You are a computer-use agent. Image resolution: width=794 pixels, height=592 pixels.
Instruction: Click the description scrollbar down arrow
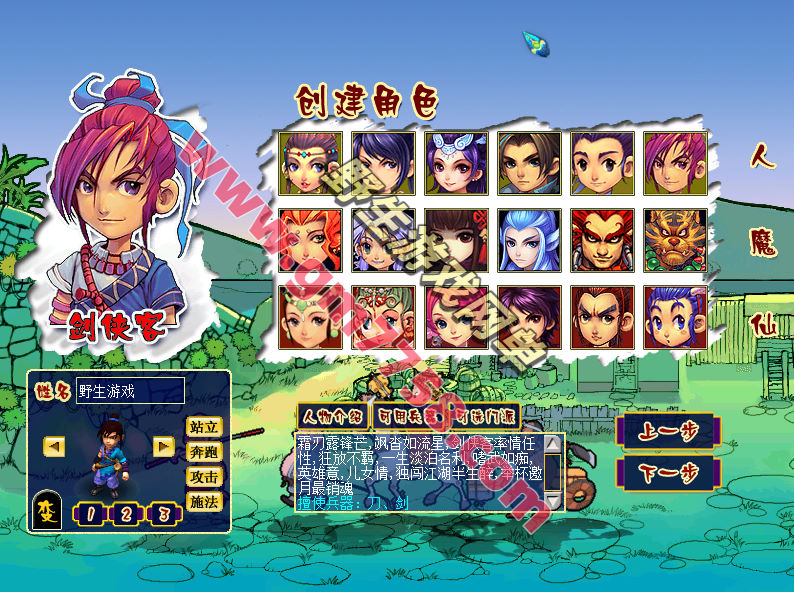click(x=552, y=502)
